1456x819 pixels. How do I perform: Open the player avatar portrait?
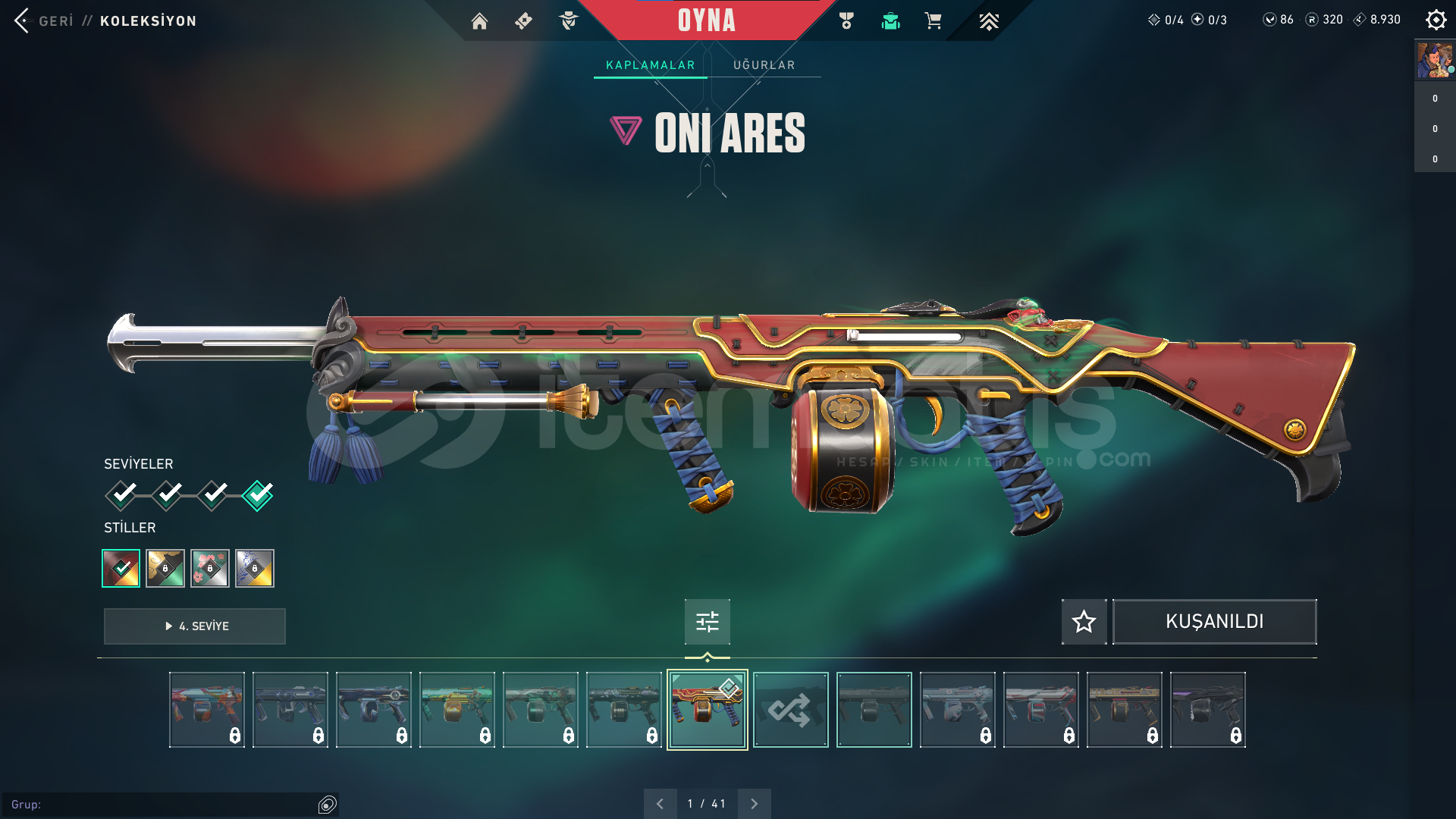pyautogui.click(x=1434, y=60)
